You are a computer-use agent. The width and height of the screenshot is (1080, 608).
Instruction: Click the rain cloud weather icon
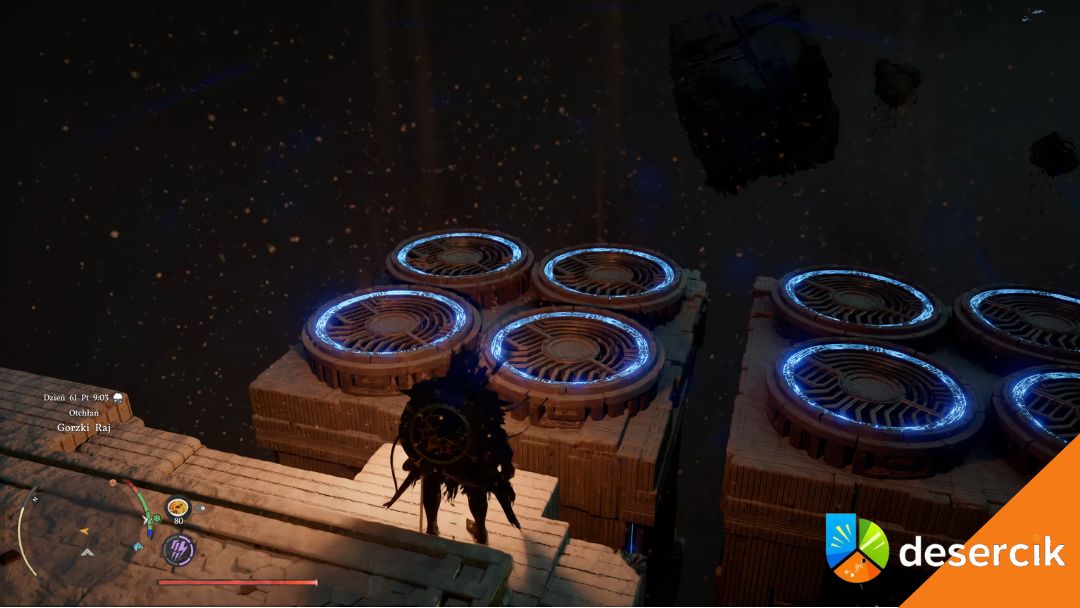(x=118, y=397)
